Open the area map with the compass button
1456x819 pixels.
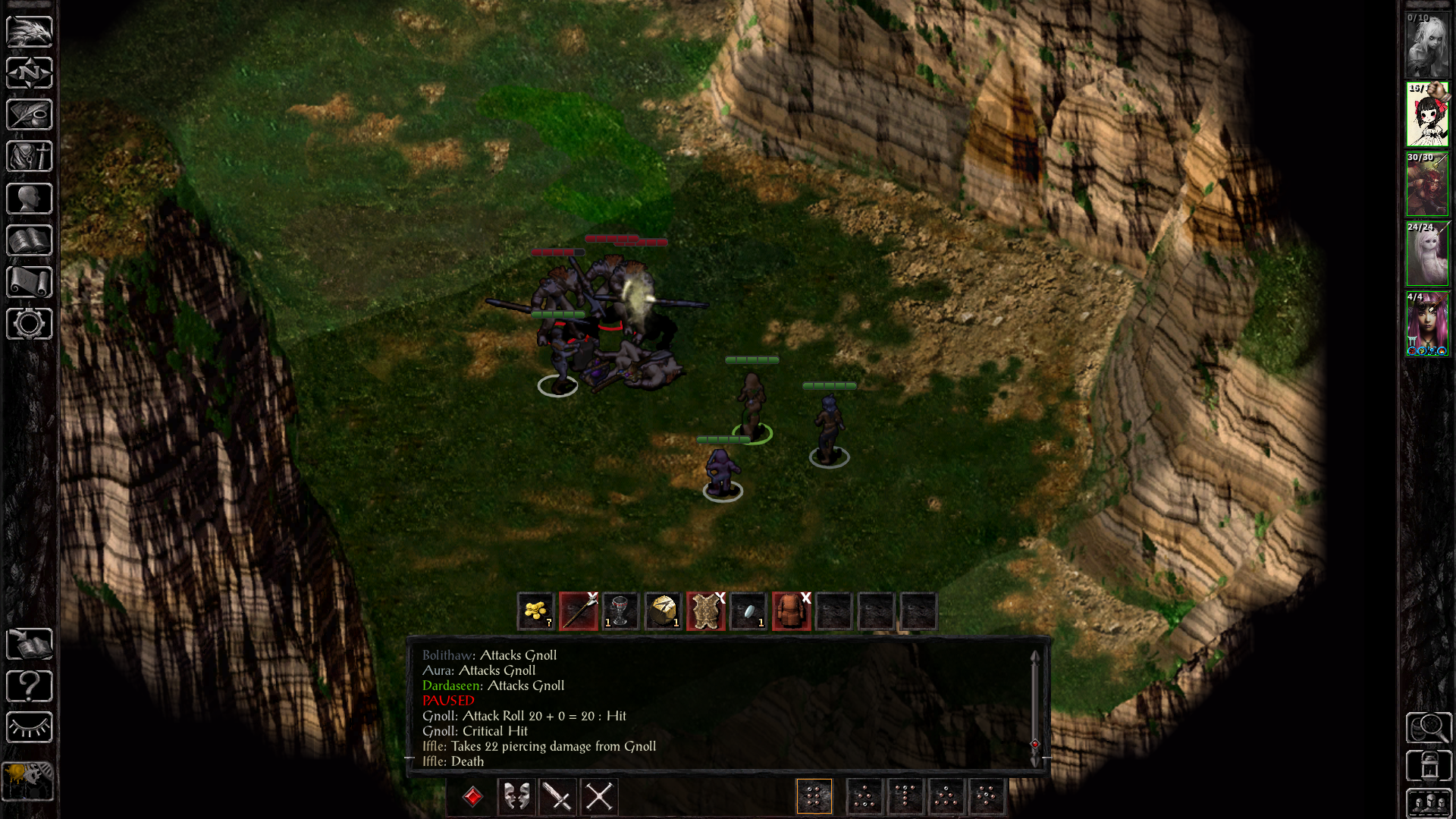(29, 74)
